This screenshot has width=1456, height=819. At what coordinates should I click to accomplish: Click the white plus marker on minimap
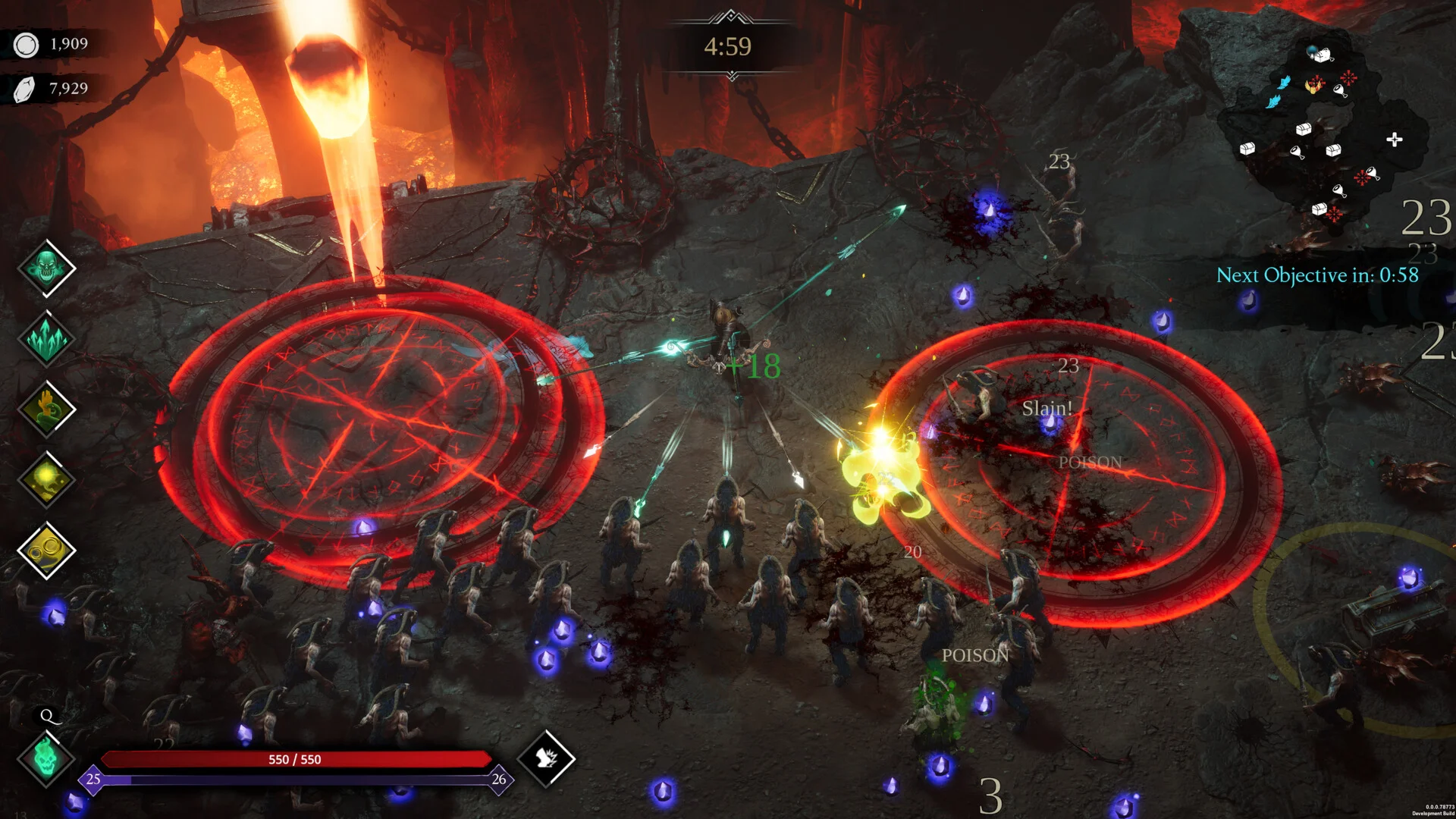coord(1394,140)
